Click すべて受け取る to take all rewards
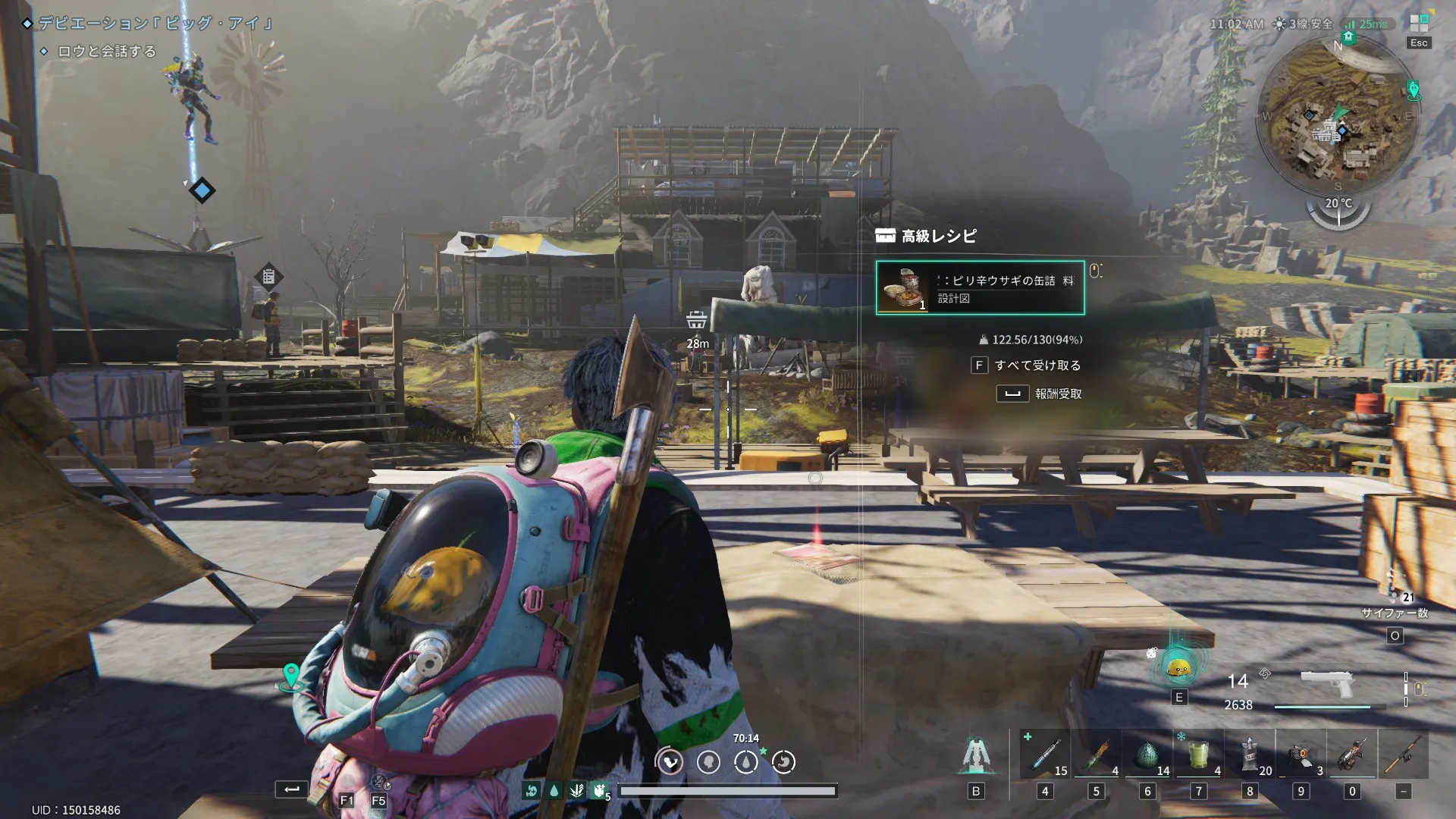 [1036, 366]
